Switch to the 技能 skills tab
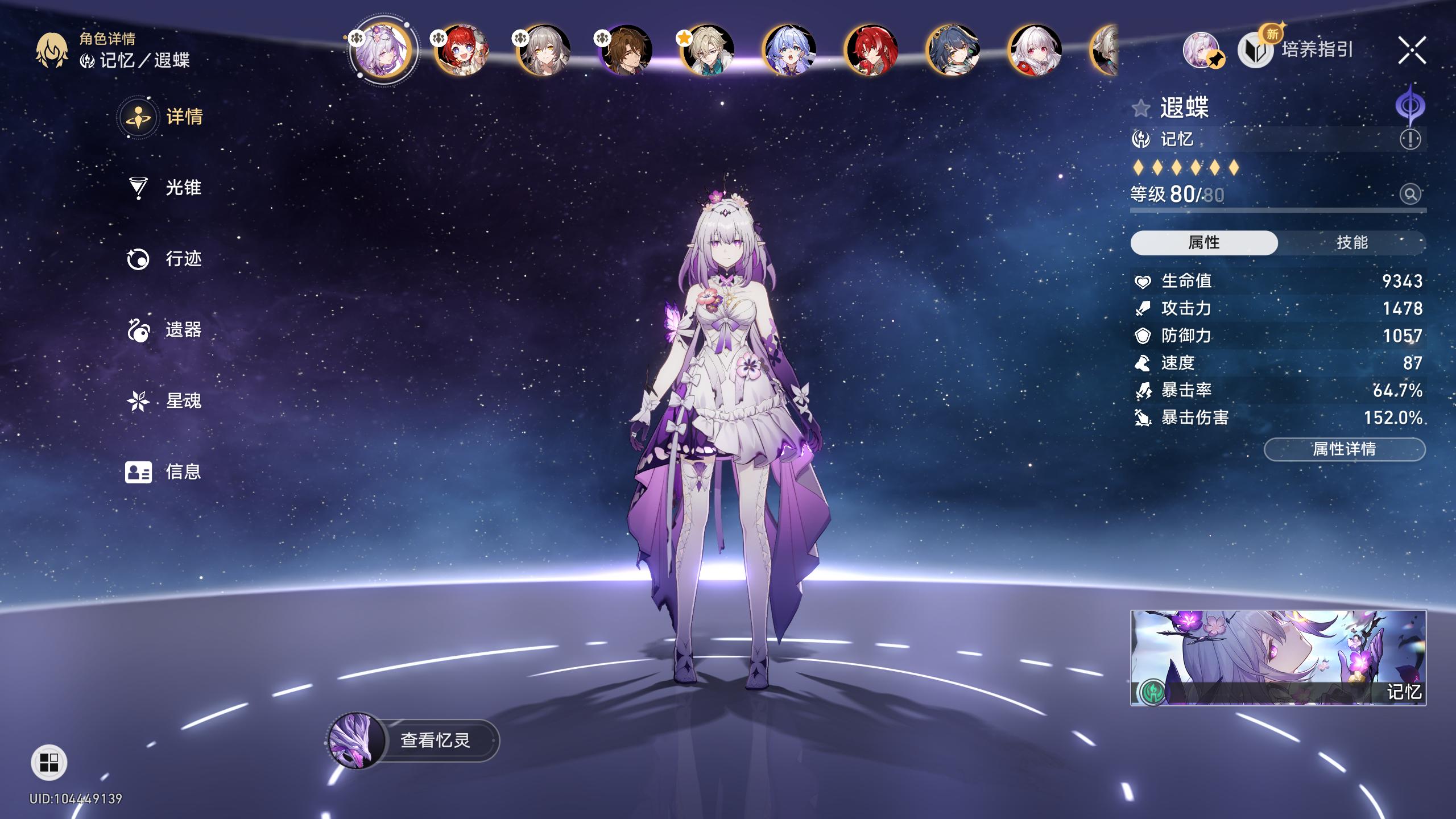1456x819 pixels. coord(1351,243)
